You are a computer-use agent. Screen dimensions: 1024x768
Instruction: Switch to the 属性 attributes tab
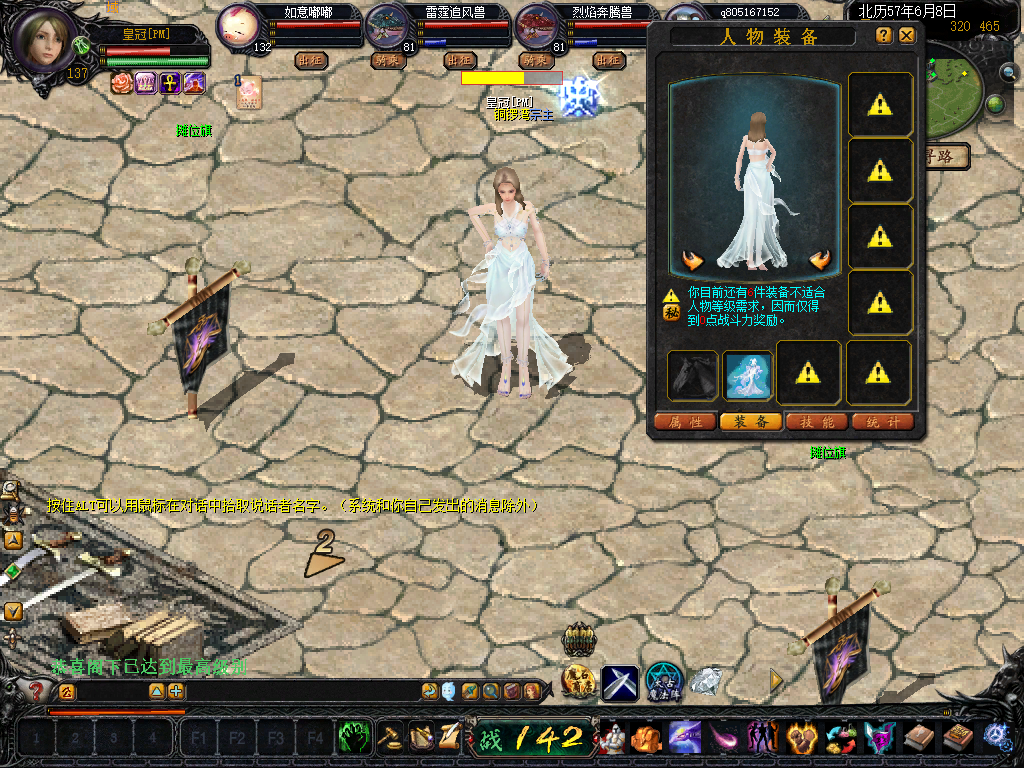point(685,422)
